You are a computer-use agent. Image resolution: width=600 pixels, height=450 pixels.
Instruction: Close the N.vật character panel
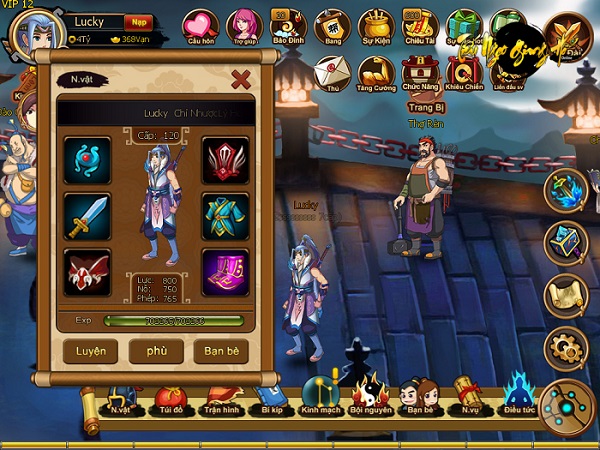[240, 79]
